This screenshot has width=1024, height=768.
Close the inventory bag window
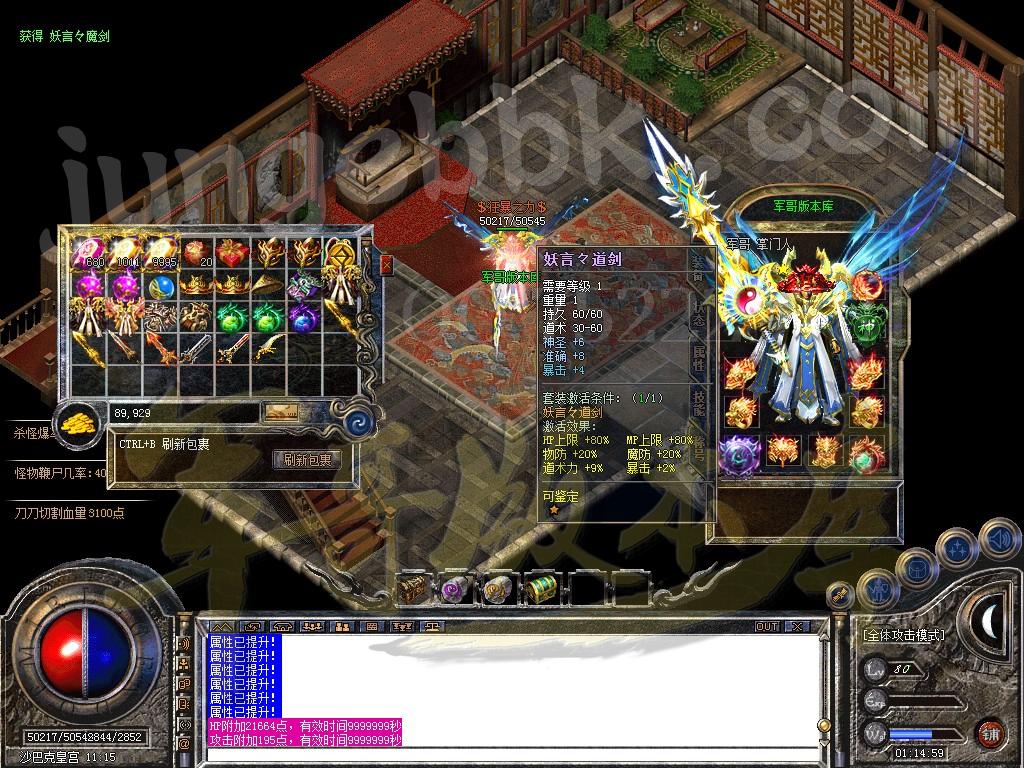pyautogui.click(x=386, y=265)
